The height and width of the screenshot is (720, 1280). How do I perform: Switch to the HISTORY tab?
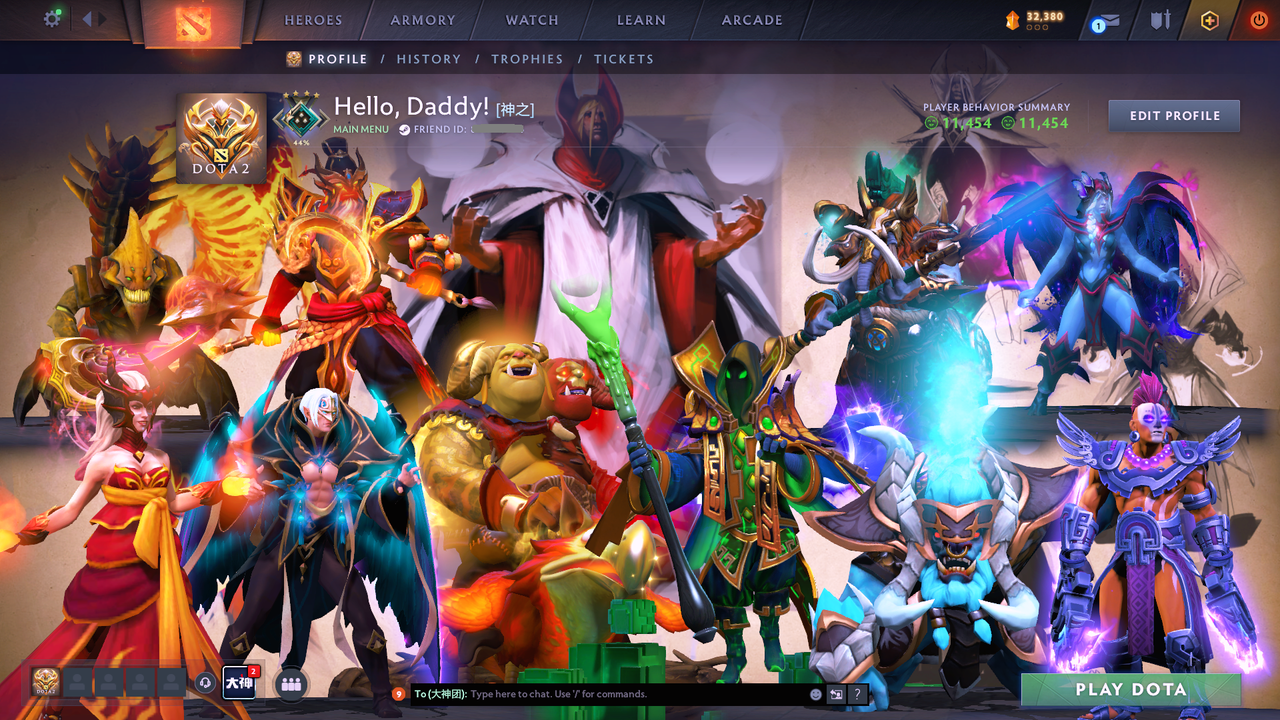point(428,59)
